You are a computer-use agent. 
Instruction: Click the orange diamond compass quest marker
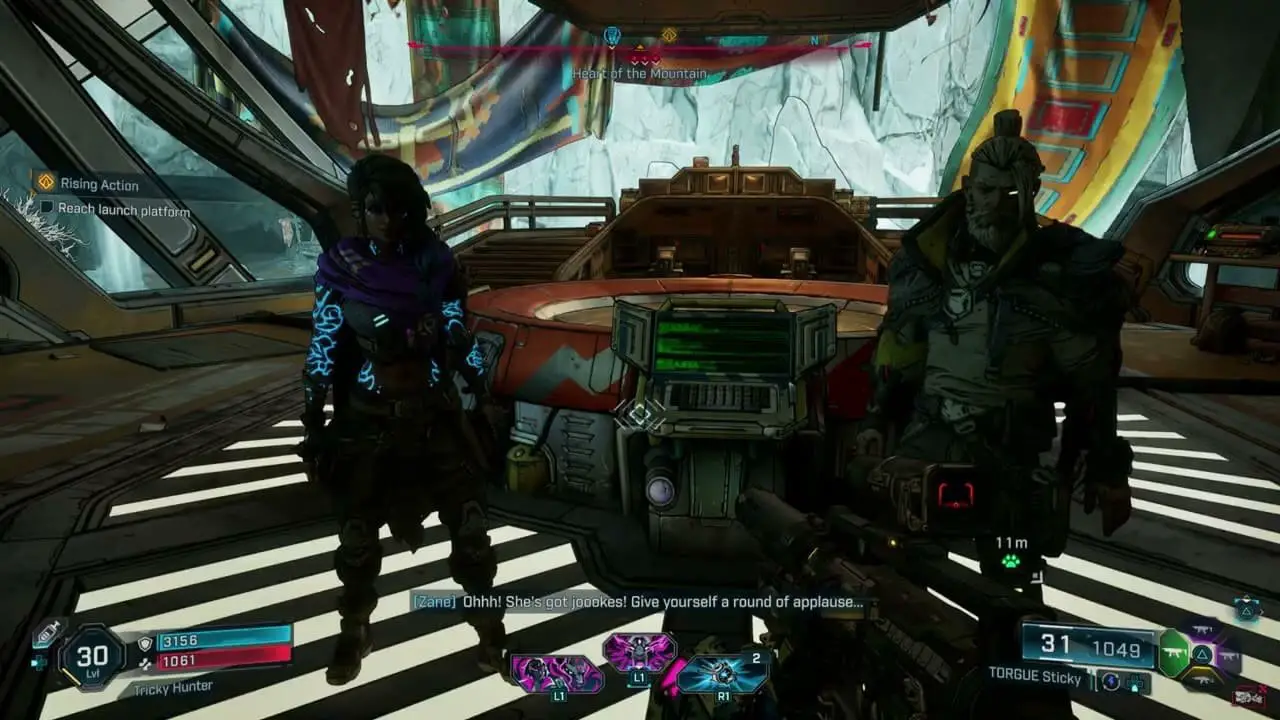[x=669, y=36]
